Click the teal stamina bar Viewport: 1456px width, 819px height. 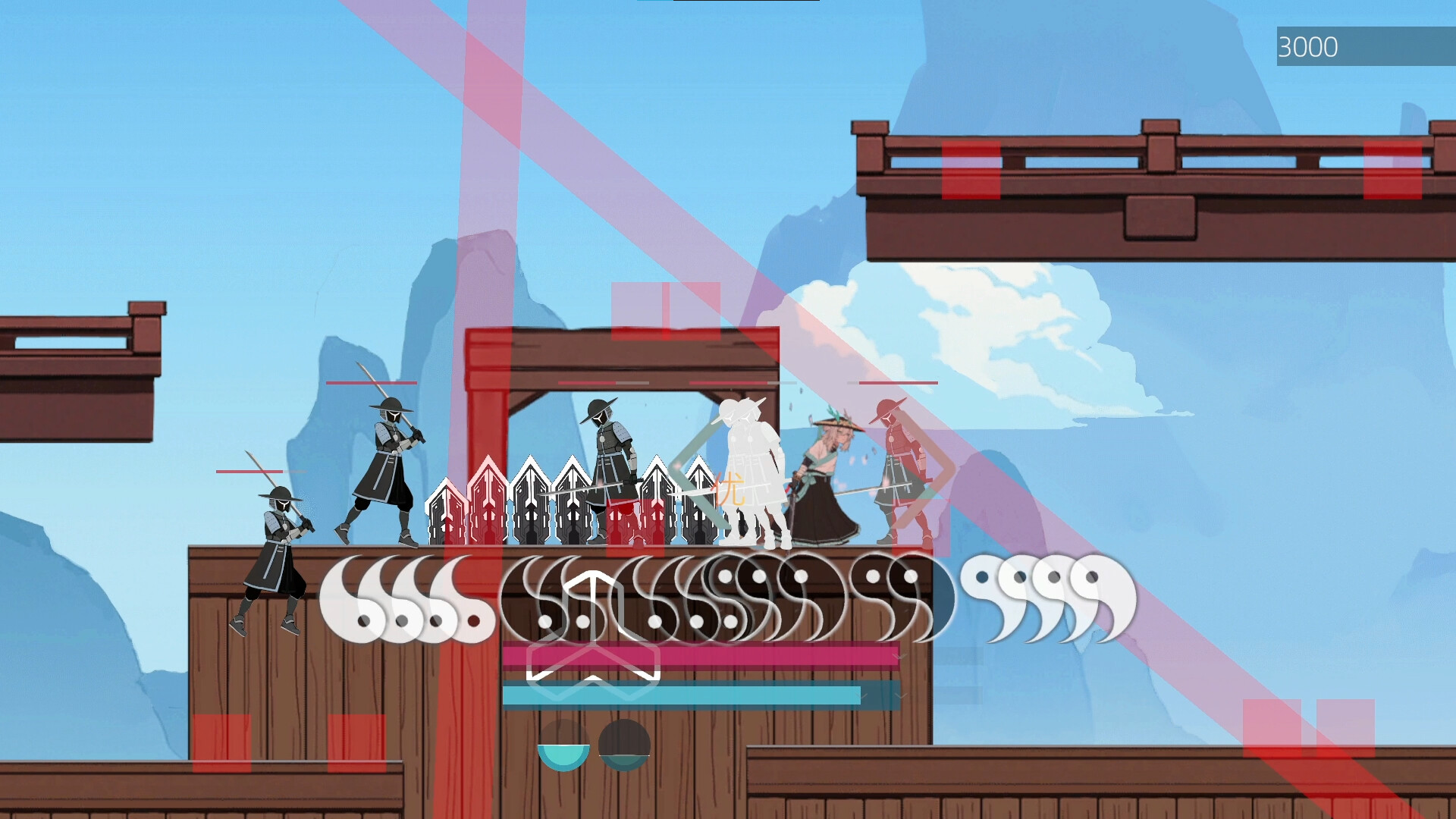(682, 692)
